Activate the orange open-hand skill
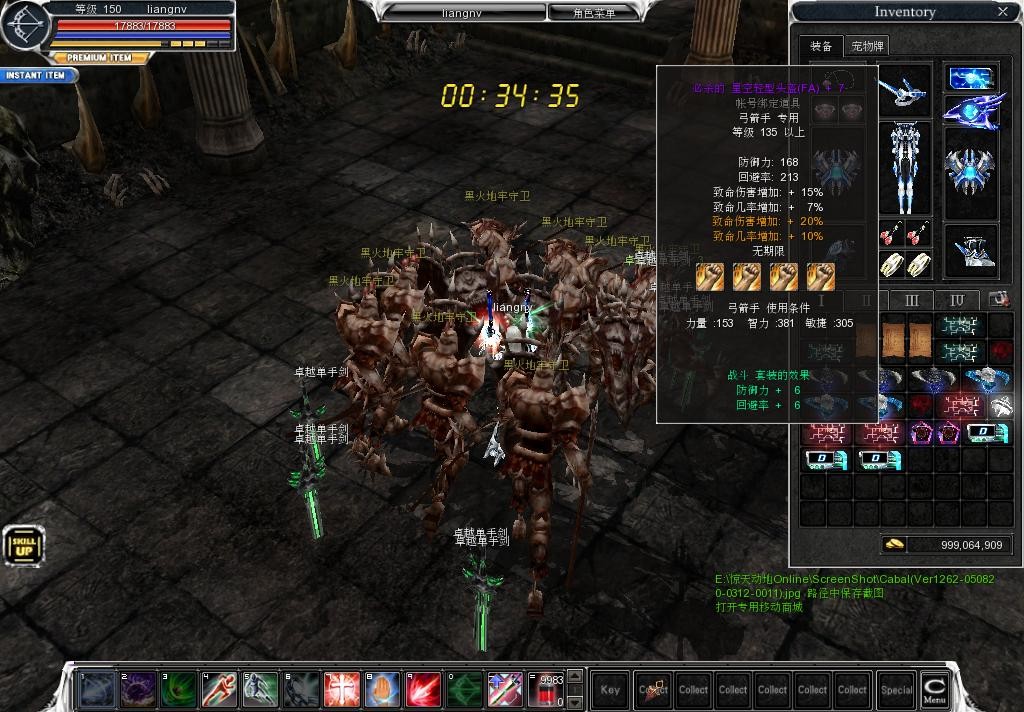 [x=382, y=690]
